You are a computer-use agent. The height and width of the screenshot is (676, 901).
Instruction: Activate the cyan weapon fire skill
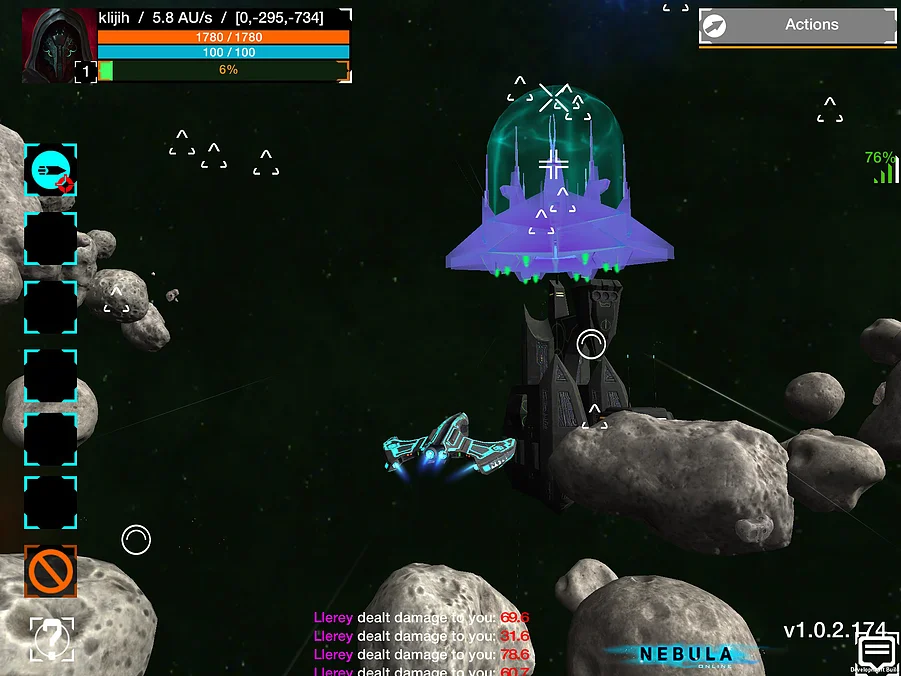pyautogui.click(x=50, y=170)
